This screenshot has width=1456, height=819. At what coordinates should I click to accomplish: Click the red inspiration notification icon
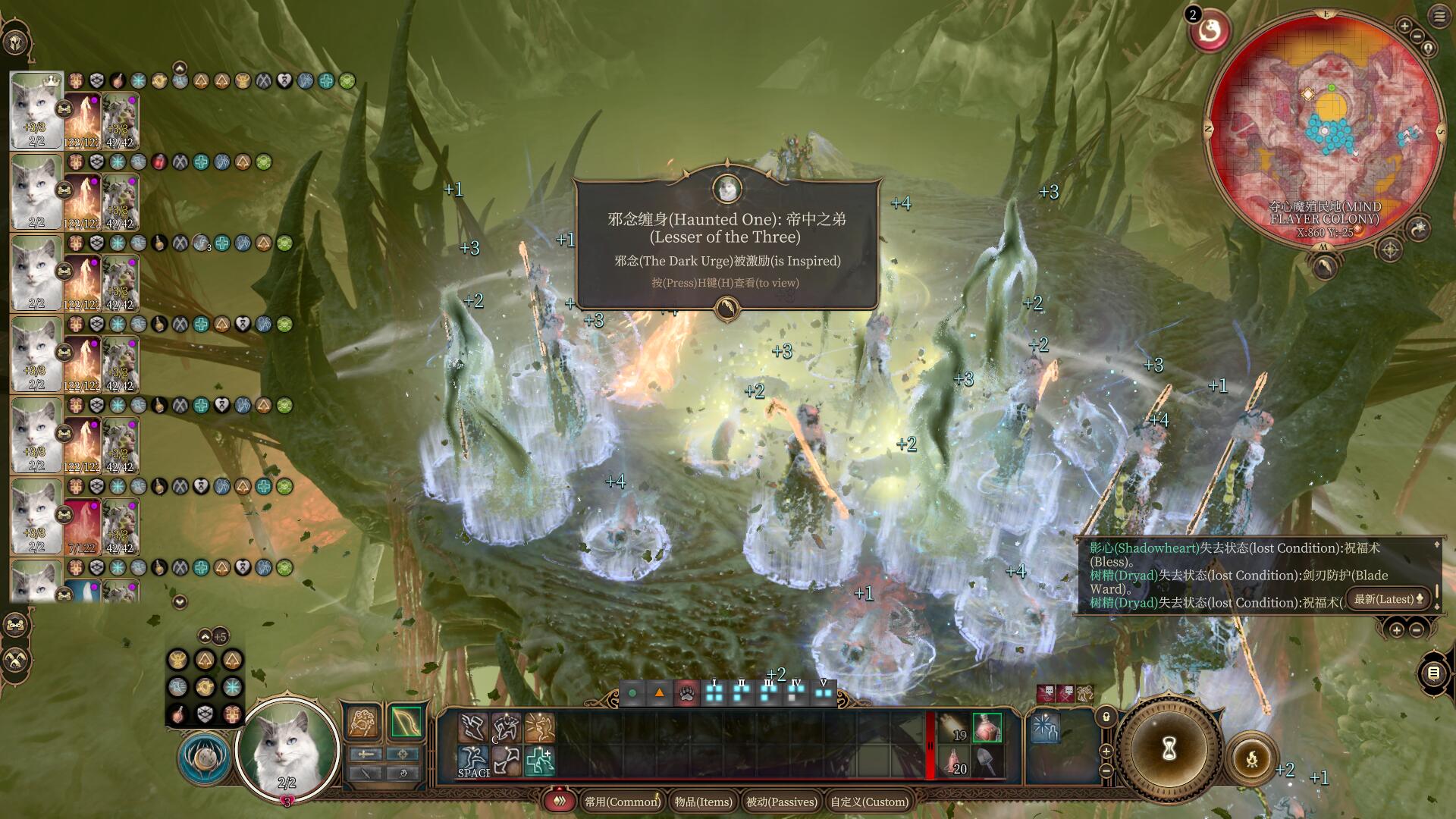click(1210, 31)
